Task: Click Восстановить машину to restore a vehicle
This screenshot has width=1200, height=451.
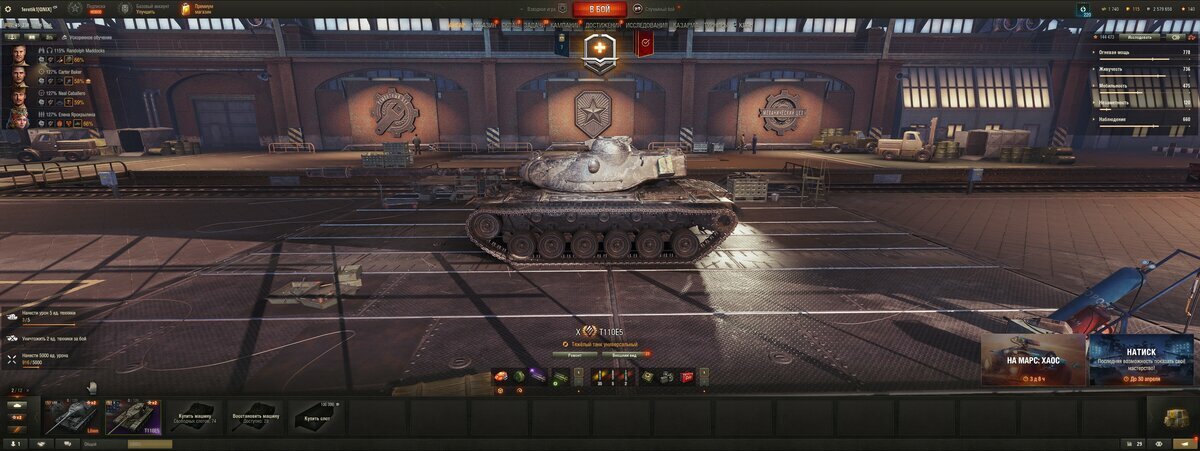Action: 256,417
